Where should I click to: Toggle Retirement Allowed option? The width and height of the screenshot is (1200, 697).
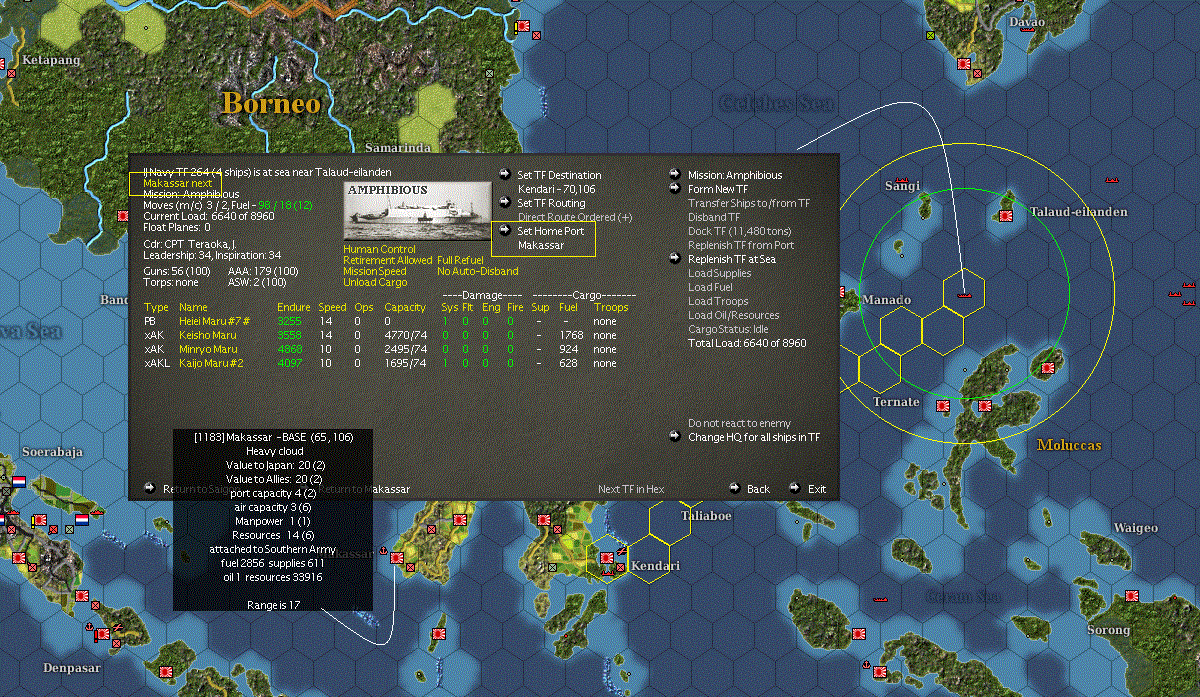point(387,260)
